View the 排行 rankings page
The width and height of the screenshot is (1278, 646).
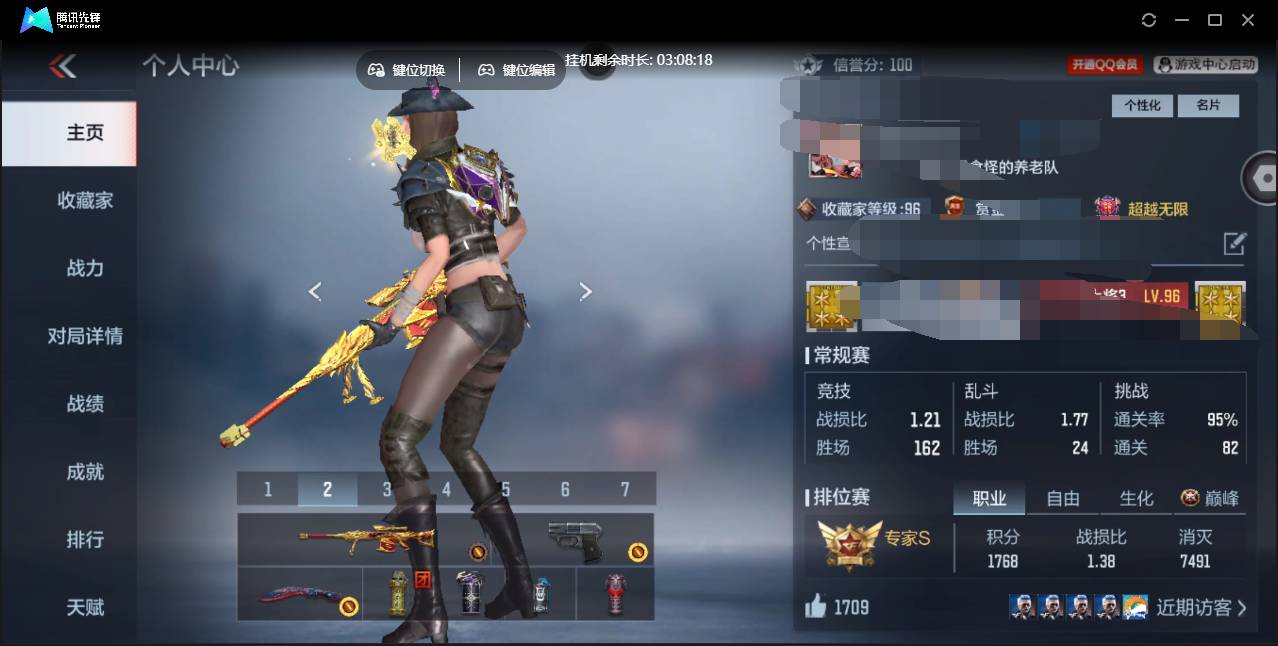[x=85, y=540]
